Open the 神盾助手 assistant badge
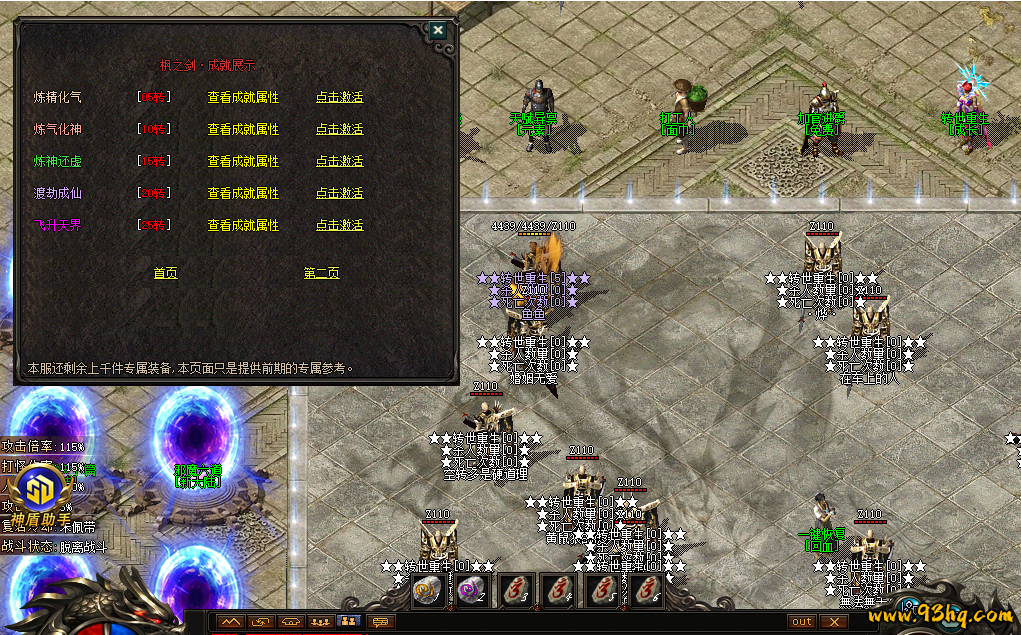The width and height of the screenshot is (1021, 635). click(x=41, y=491)
